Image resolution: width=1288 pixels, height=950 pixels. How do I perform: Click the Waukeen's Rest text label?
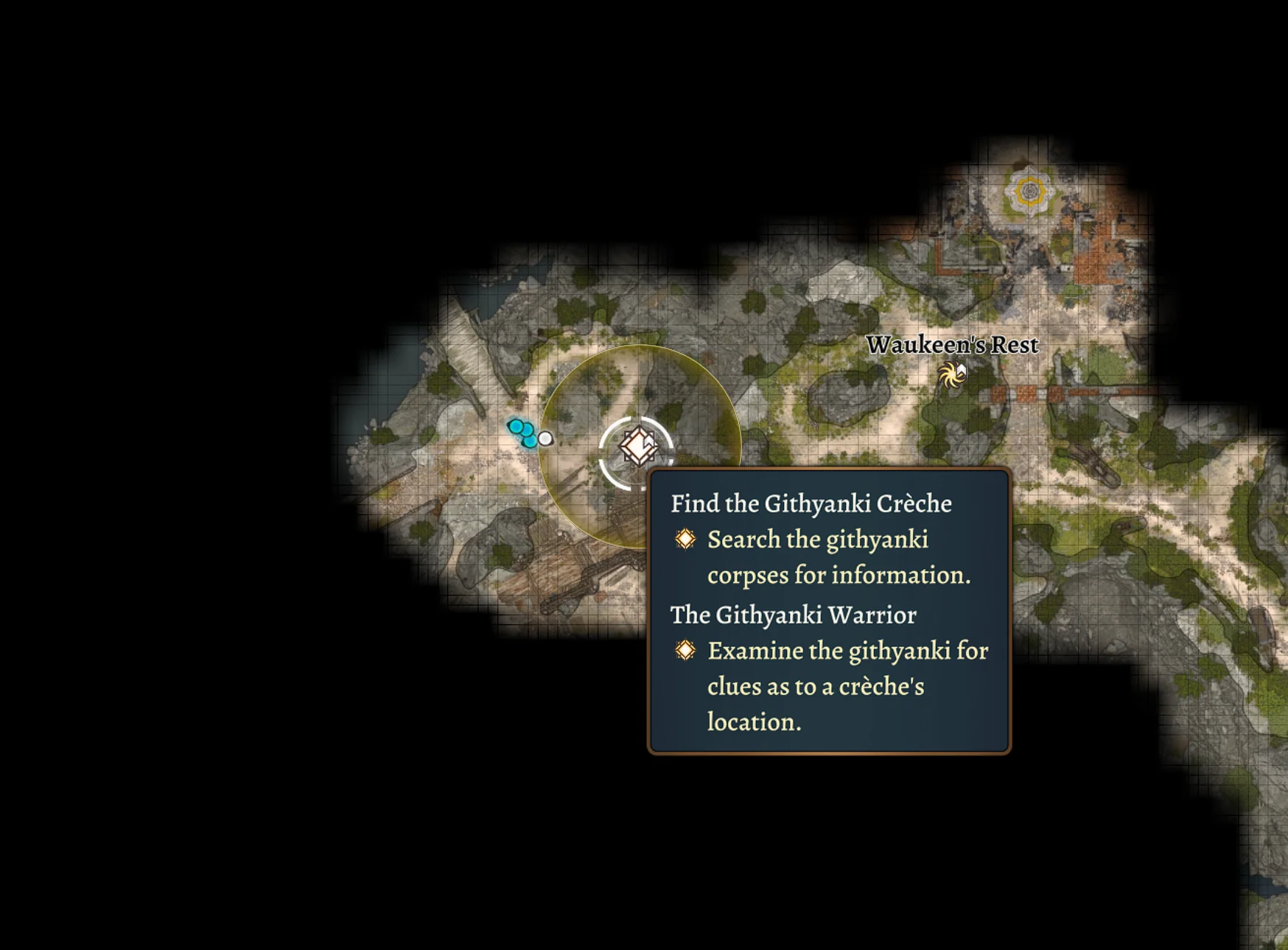coord(953,343)
